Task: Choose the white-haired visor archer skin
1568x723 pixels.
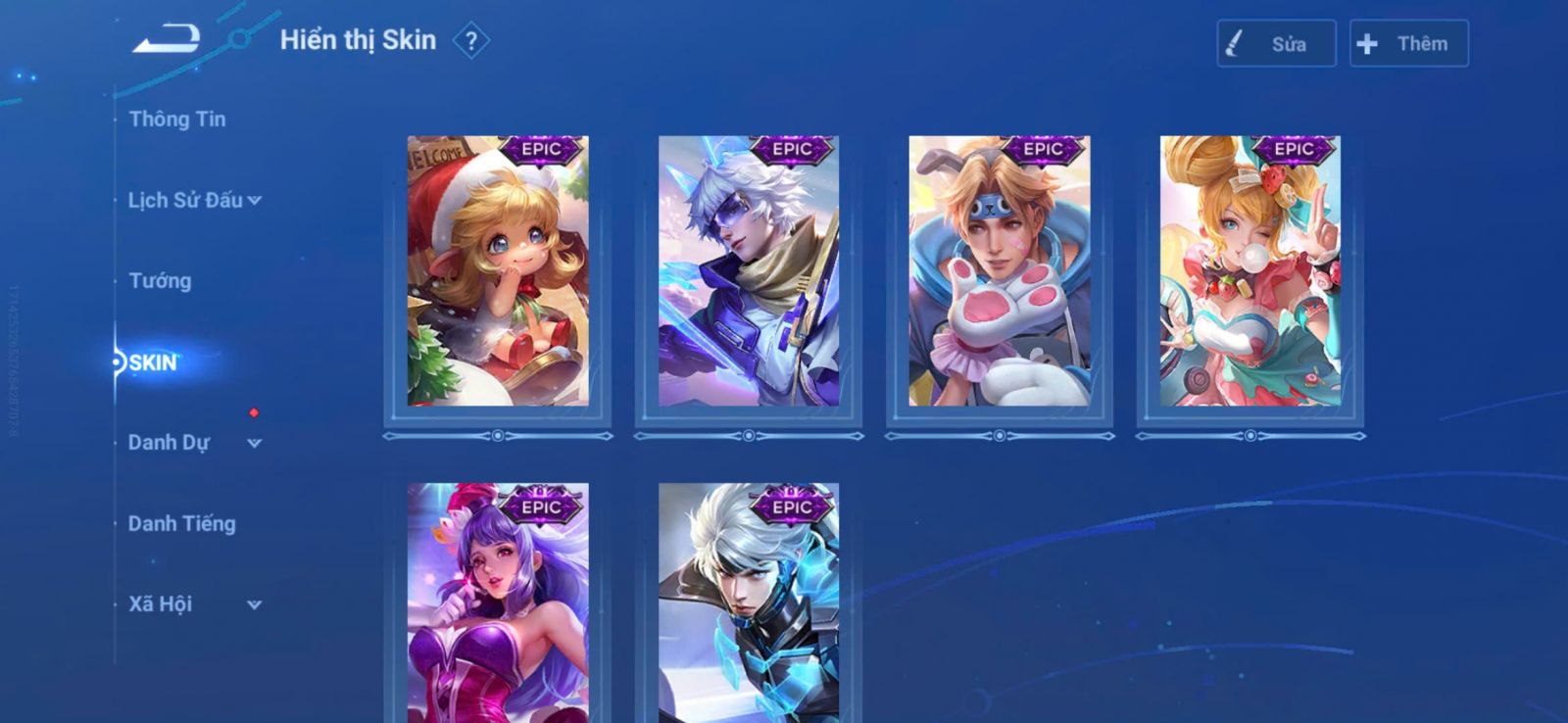Action: (749, 271)
